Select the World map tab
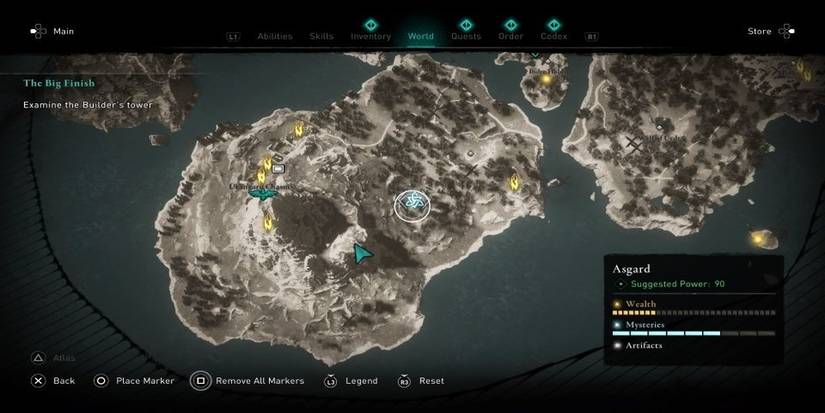The image size is (825, 413). (421, 36)
